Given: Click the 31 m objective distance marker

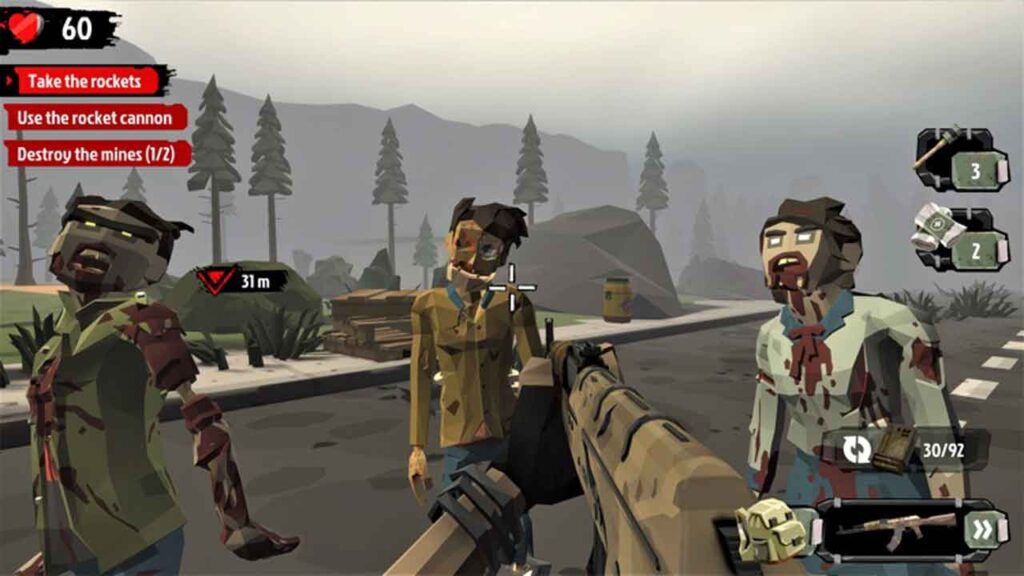Looking at the screenshot, I should pos(241,281).
